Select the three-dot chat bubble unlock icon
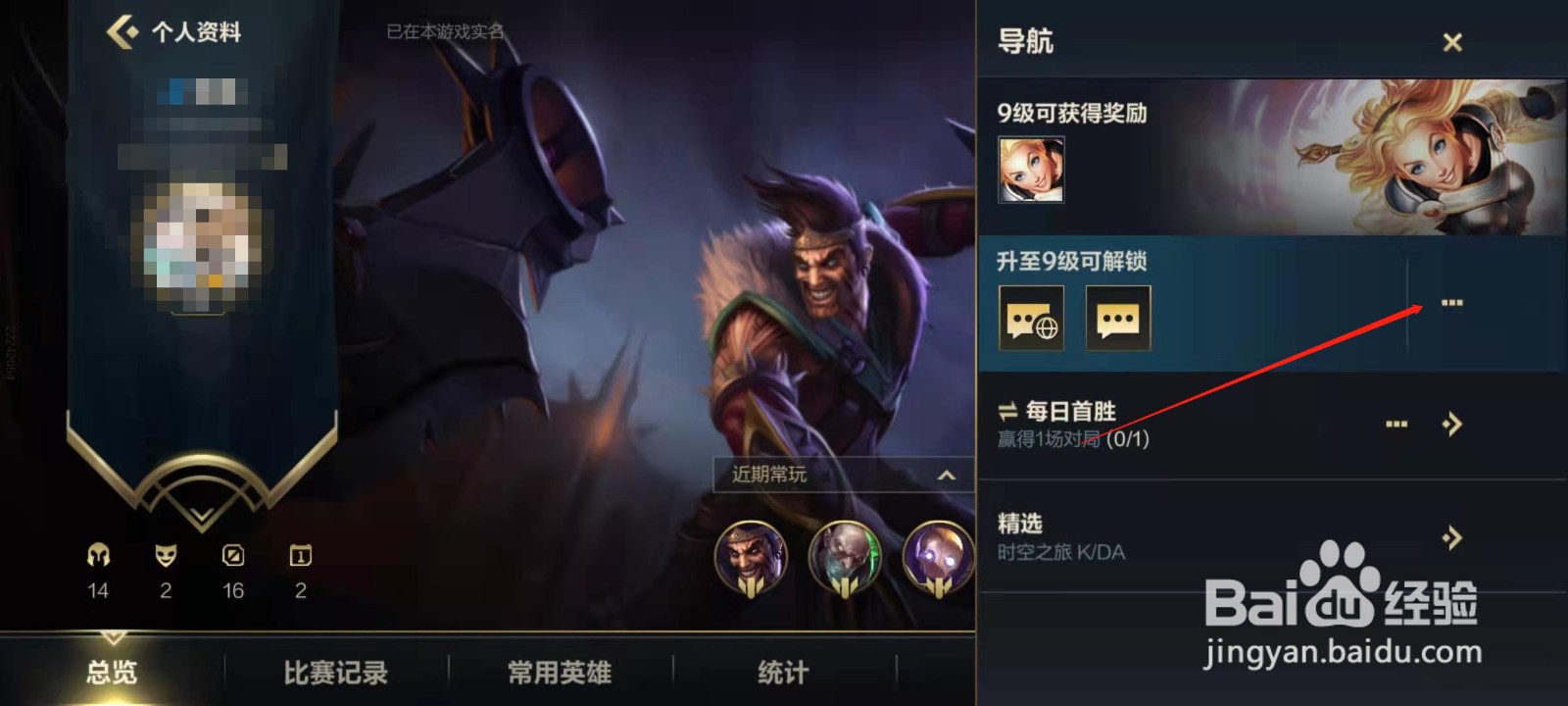1568x706 pixels. pos(1117,319)
